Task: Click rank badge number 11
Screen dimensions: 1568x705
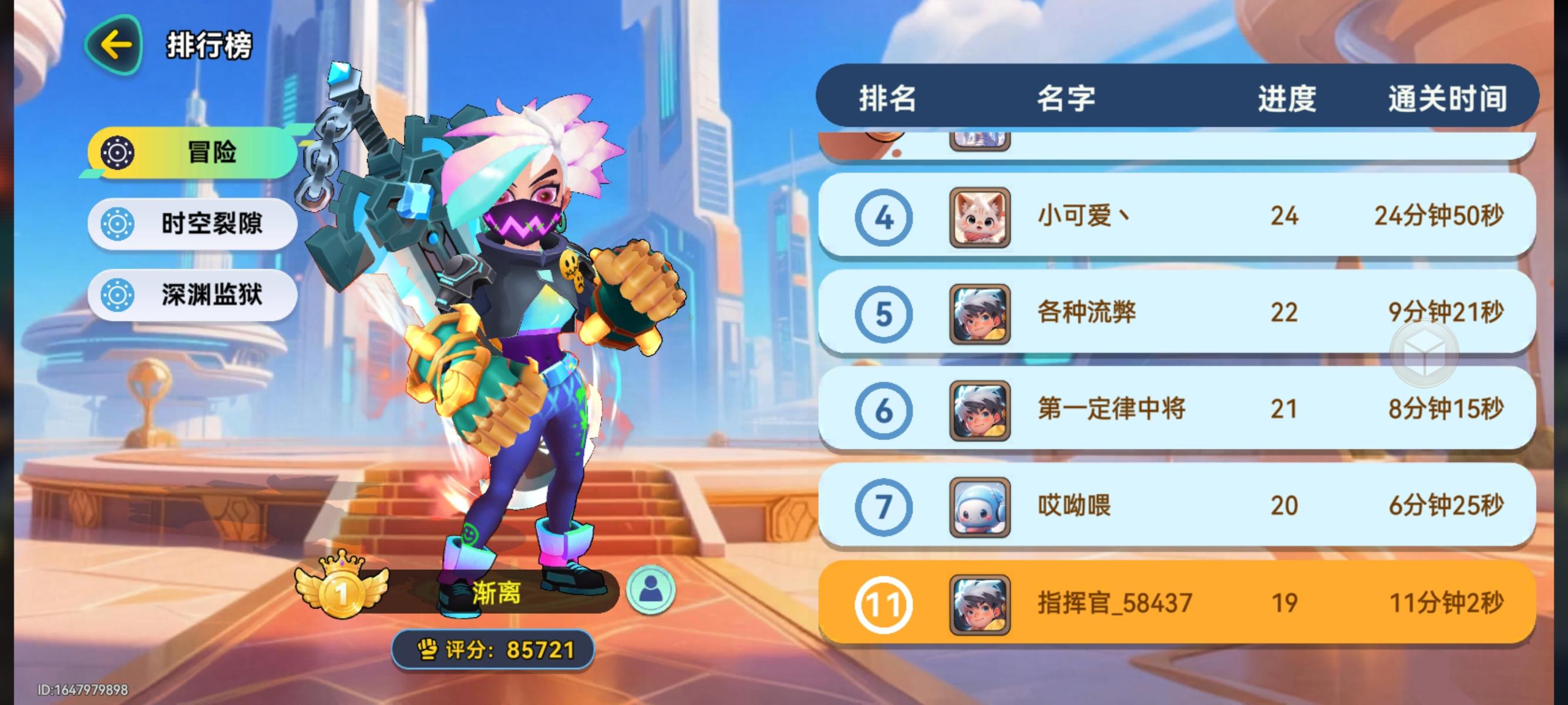Action: 882,602
